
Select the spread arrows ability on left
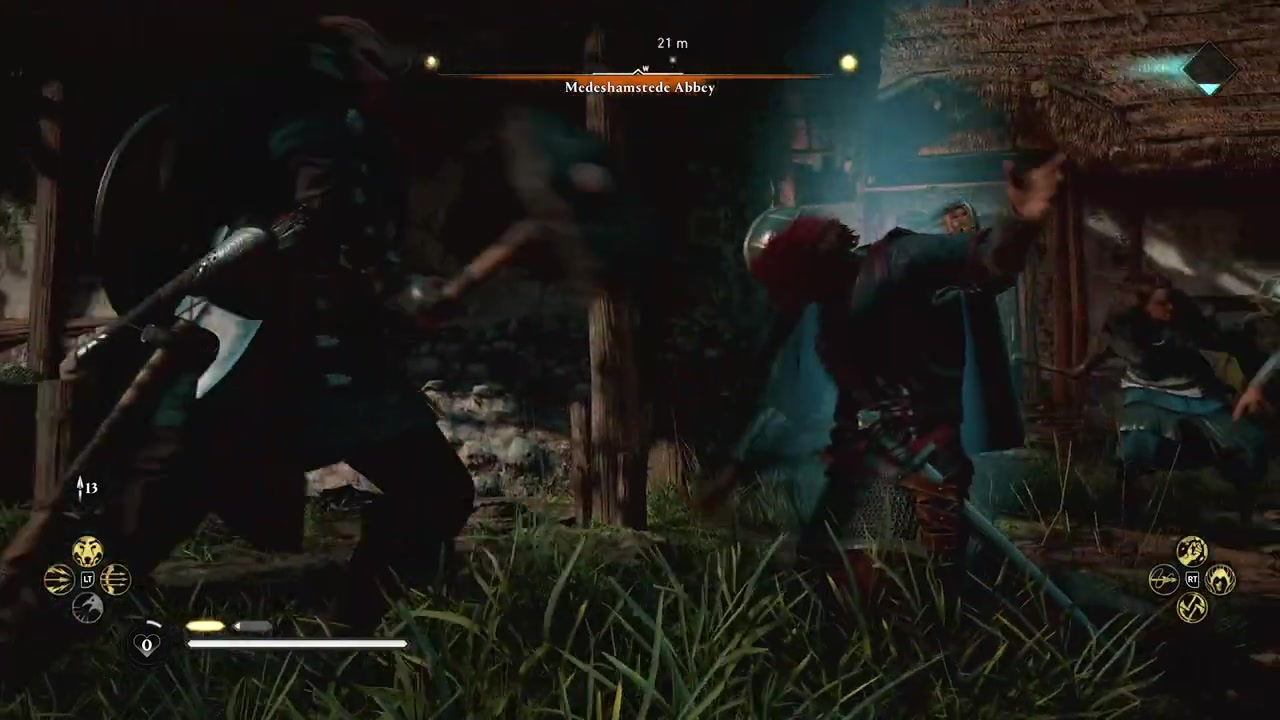pos(59,579)
